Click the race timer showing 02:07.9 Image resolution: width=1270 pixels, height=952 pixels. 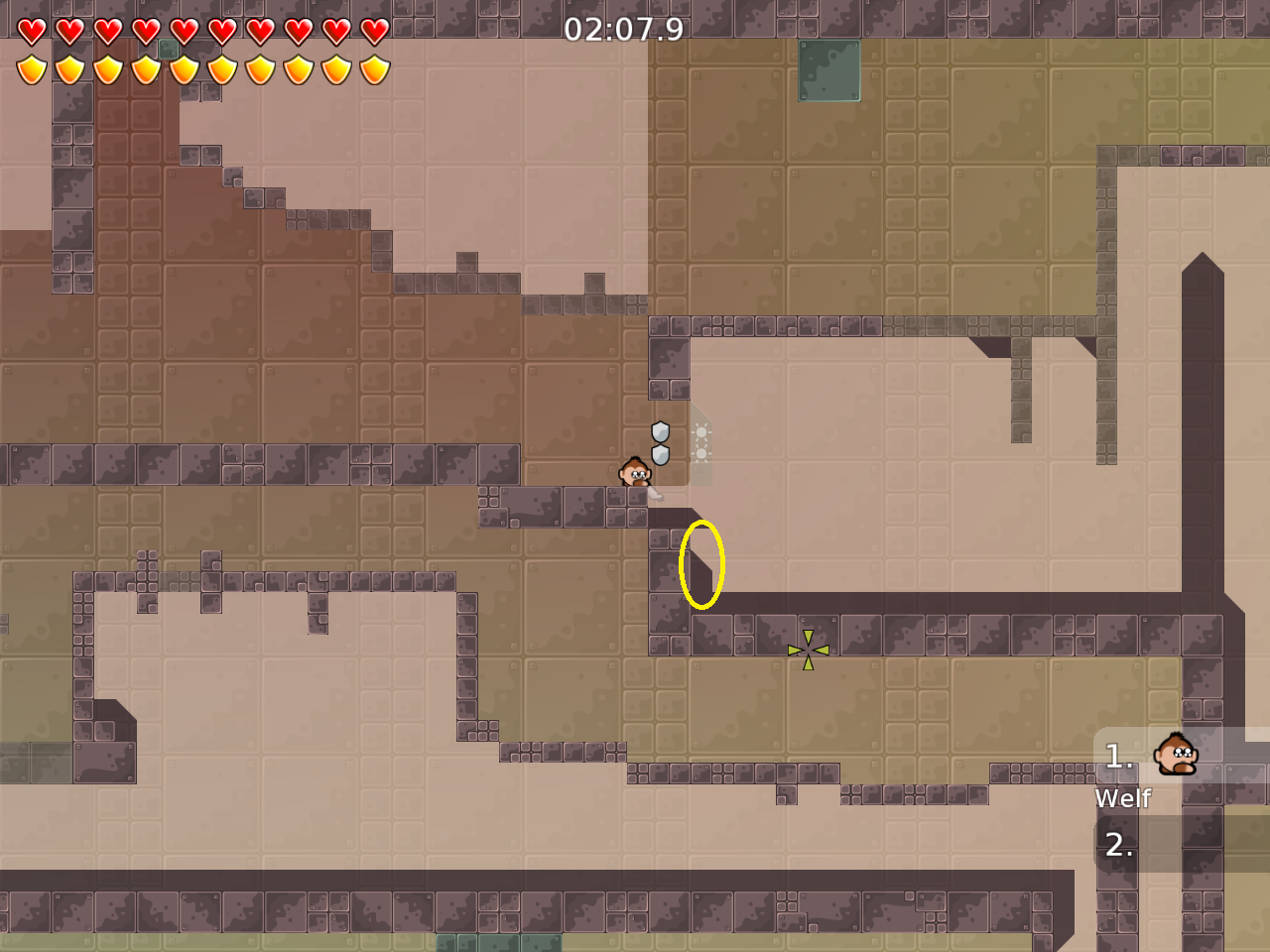pyautogui.click(x=622, y=29)
